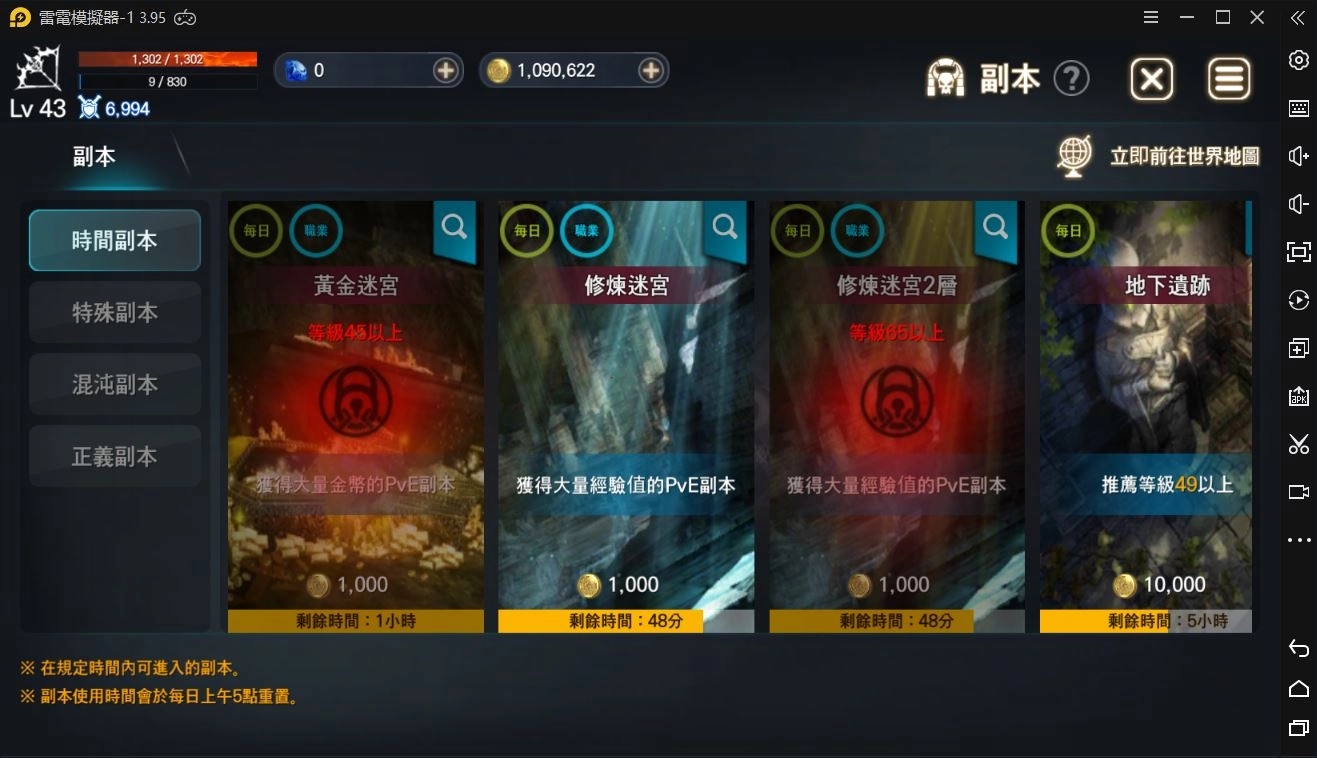This screenshot has height=758, width=1317.
Task: Expand the in-game menu list button
Action: coord(1229,78)
